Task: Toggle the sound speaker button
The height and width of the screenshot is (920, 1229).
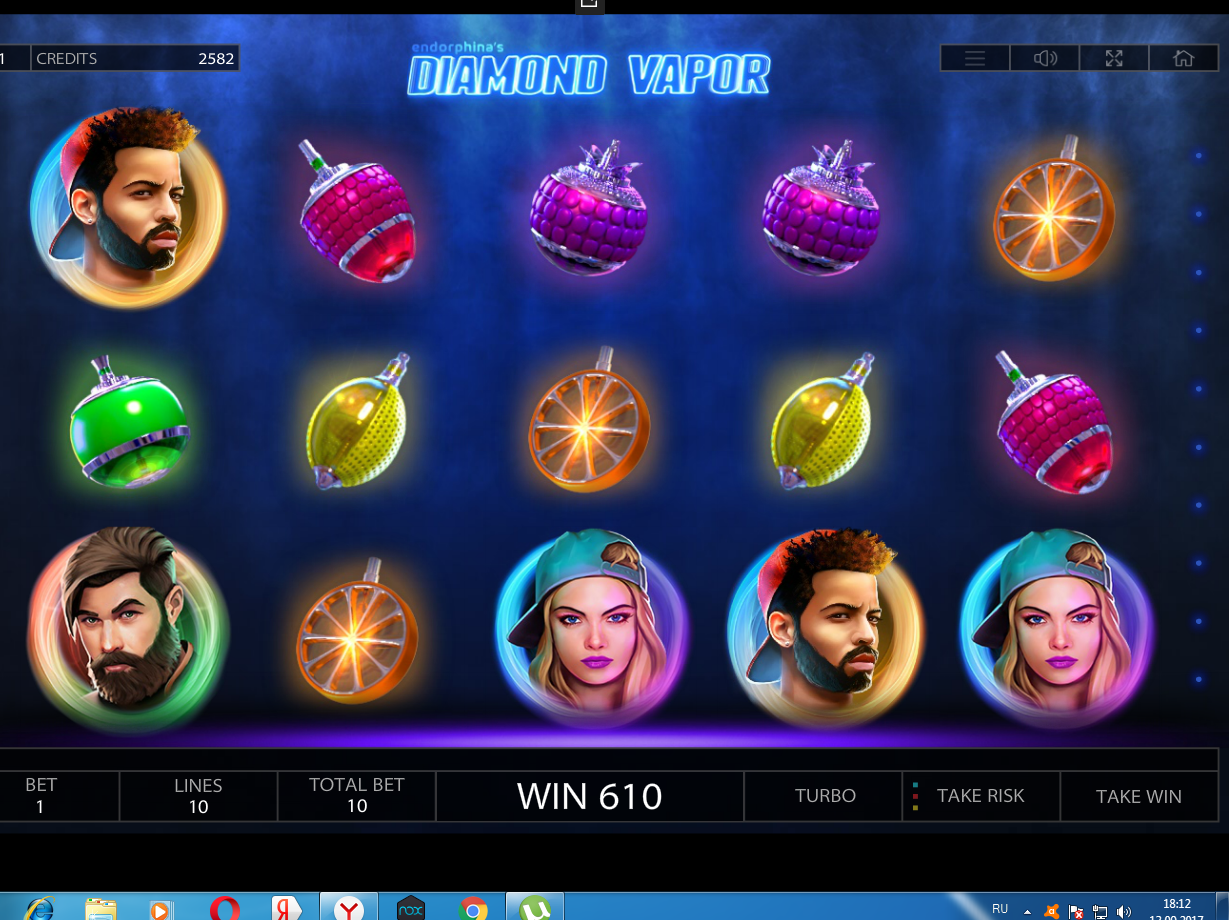Action: point(1045,58)
